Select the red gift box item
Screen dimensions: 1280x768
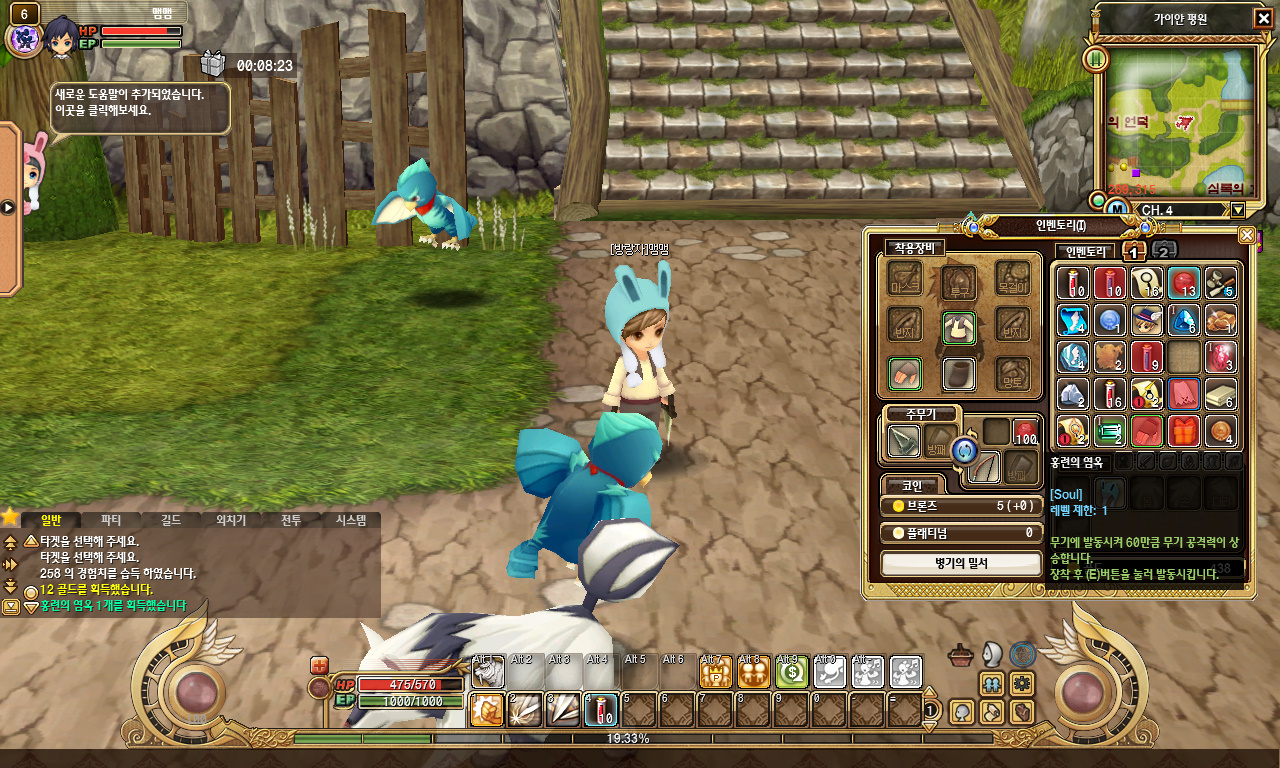pos(1183,431)
